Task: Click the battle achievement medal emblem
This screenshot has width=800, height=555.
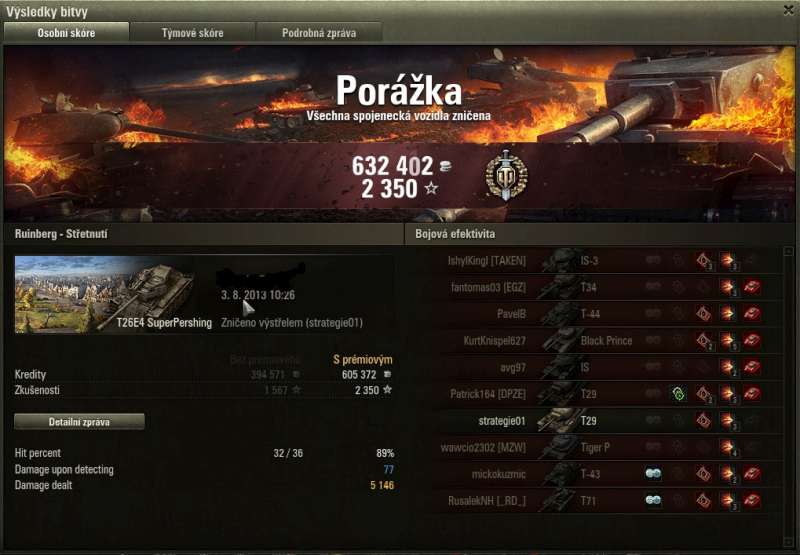Action: (506, 176)
